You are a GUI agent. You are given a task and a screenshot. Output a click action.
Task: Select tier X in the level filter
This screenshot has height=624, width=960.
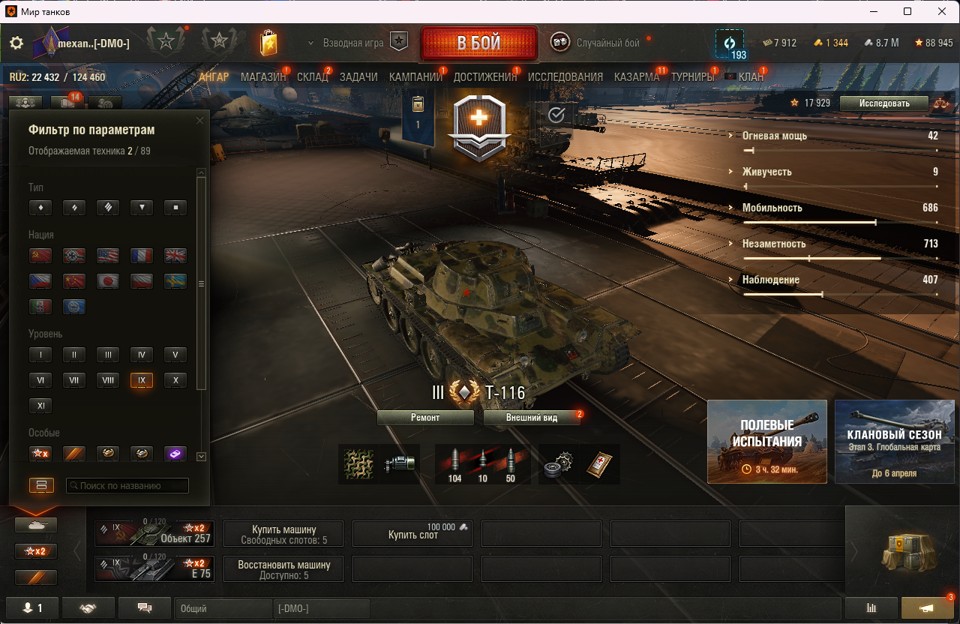coord(174,380)
